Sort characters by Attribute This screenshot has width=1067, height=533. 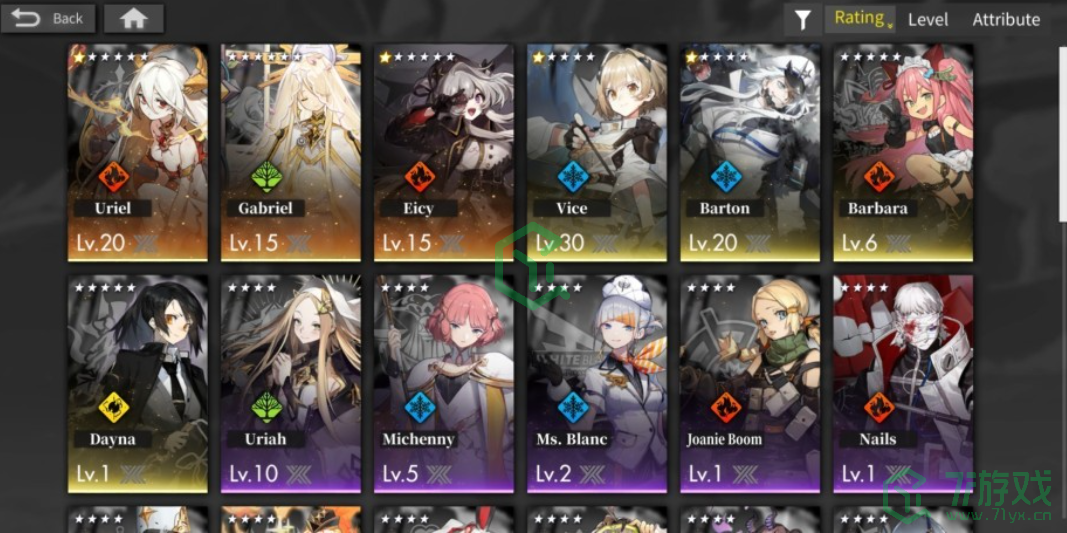[x=1006, y=19]
